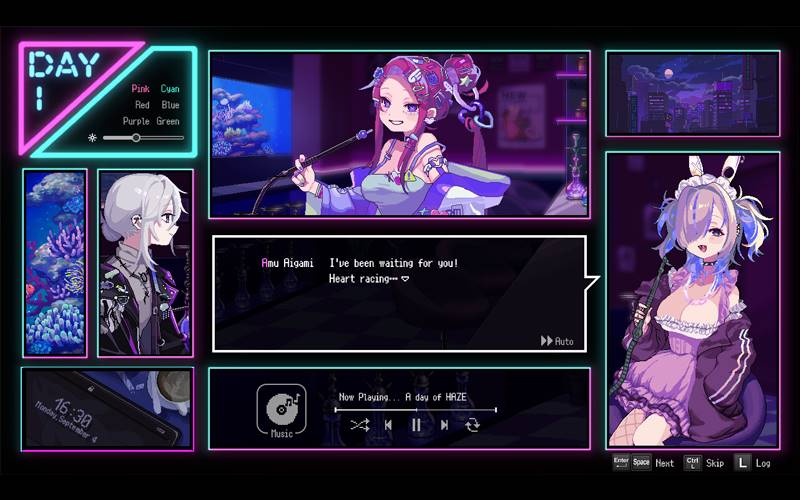Viewport: 800px width, 500px height.
Task: Pause the playing track
Action: point(416,425)
